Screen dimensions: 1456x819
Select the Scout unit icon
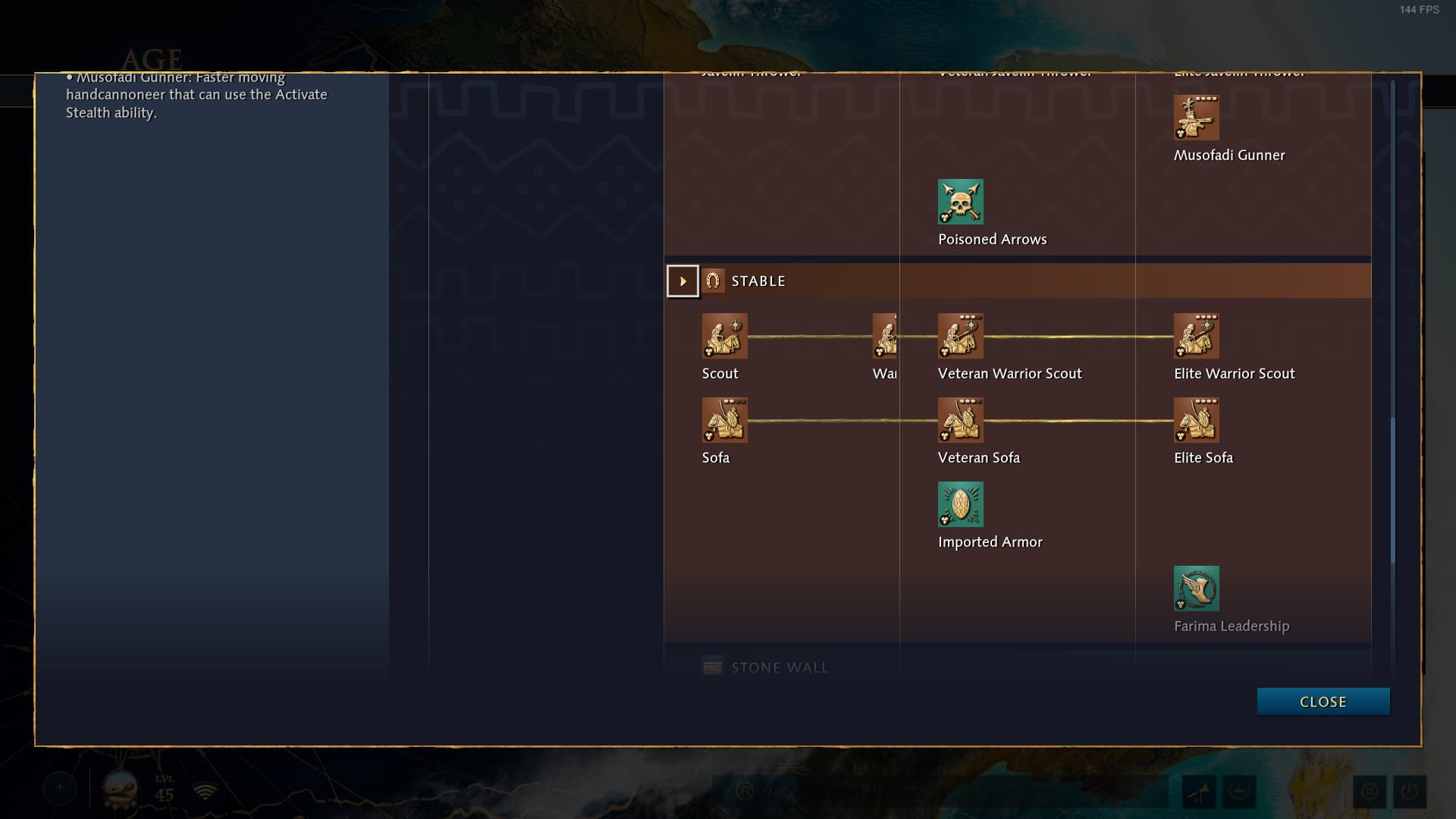[724, 336]
